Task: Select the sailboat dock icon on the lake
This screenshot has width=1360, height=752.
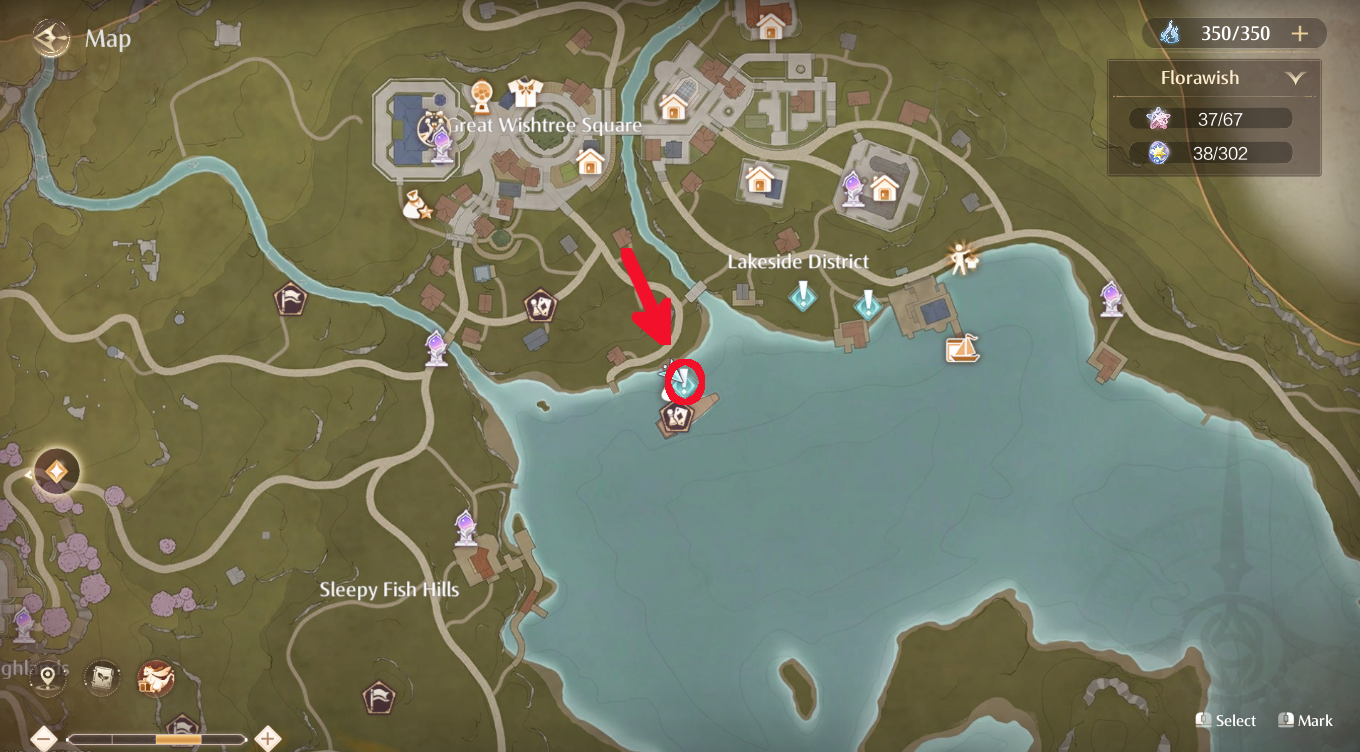Action: coord(961,351)
